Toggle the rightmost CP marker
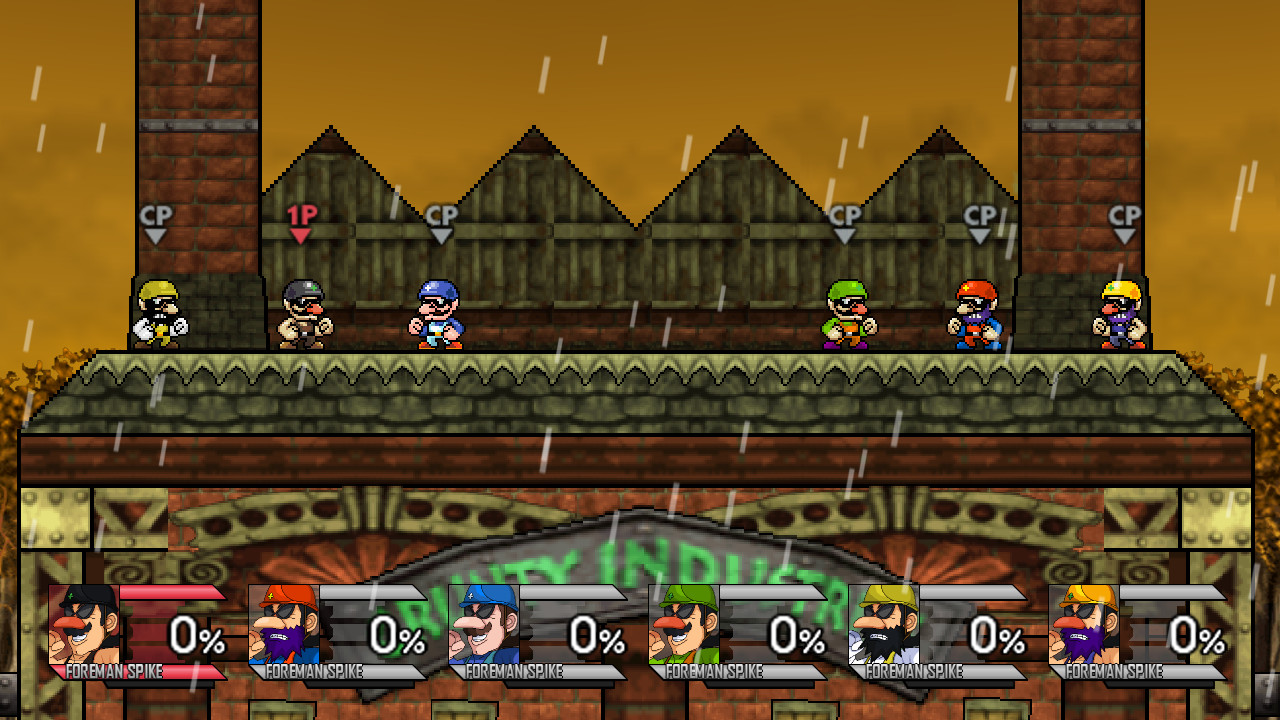This screenshot has width=1280, height=720. pyautogui.click(x=1123, y=214)
